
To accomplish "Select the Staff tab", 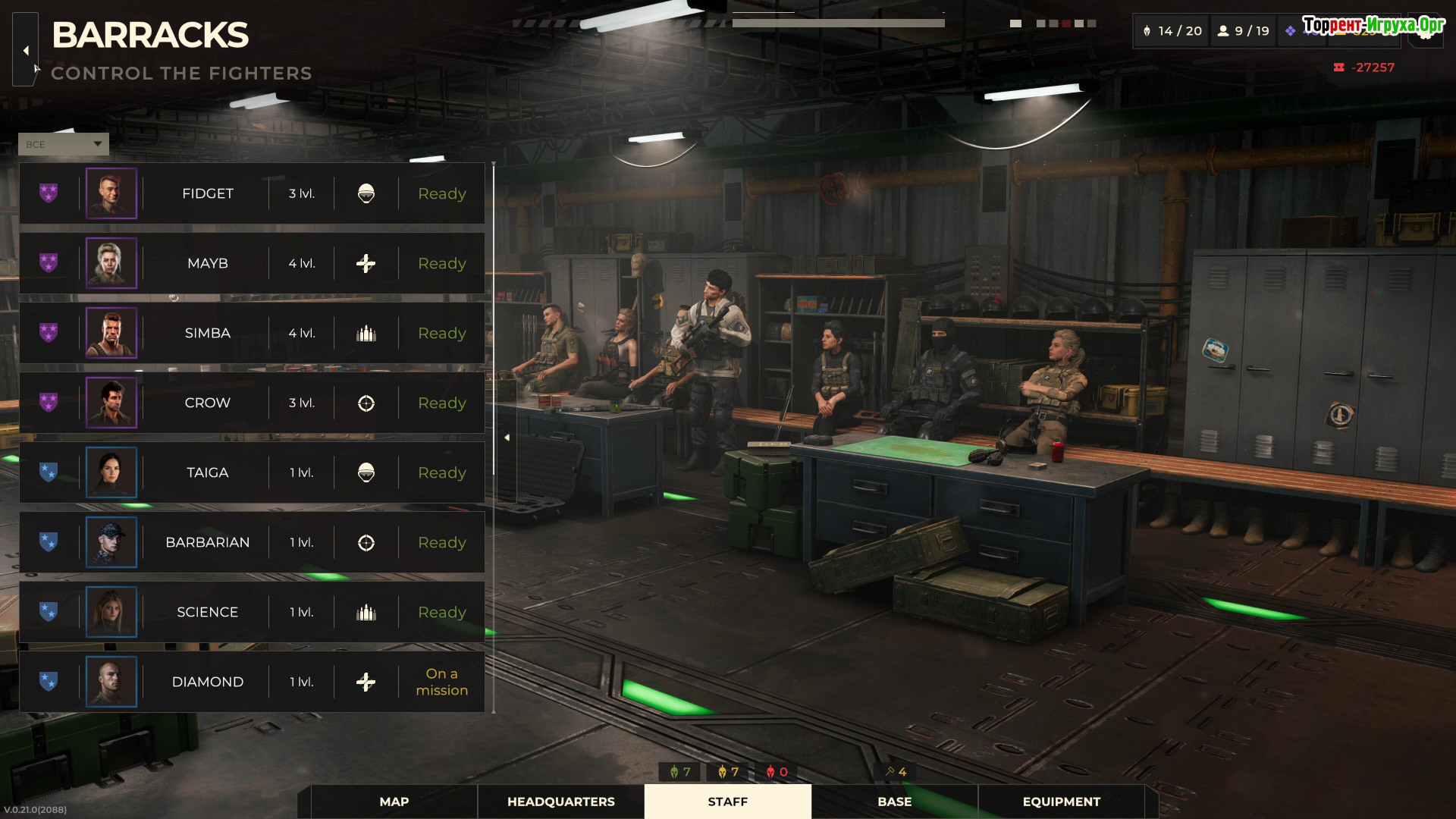I will pos(728,802).
